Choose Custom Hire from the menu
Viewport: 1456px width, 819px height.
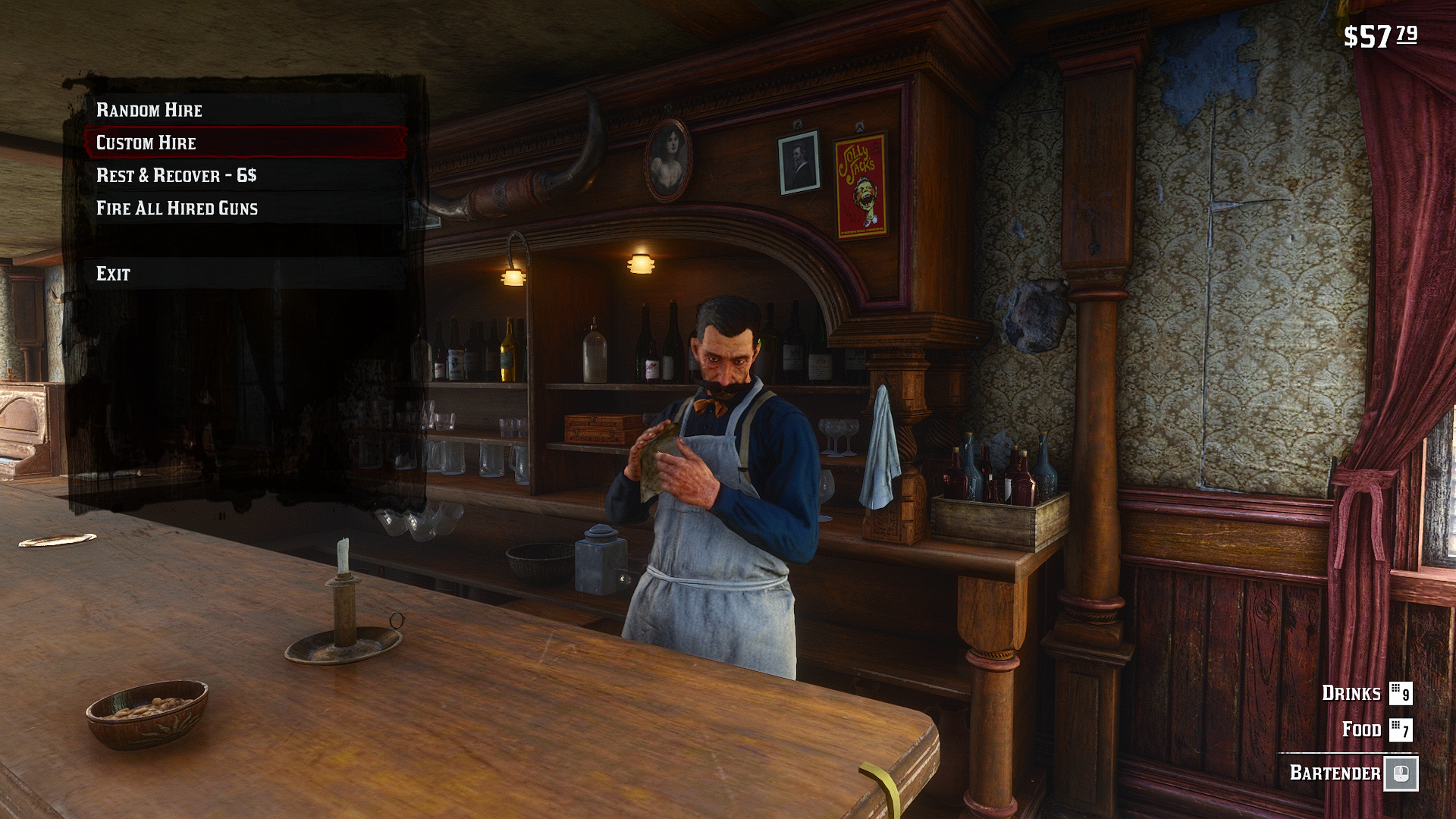pyautogui.click(x=146, y=143)
